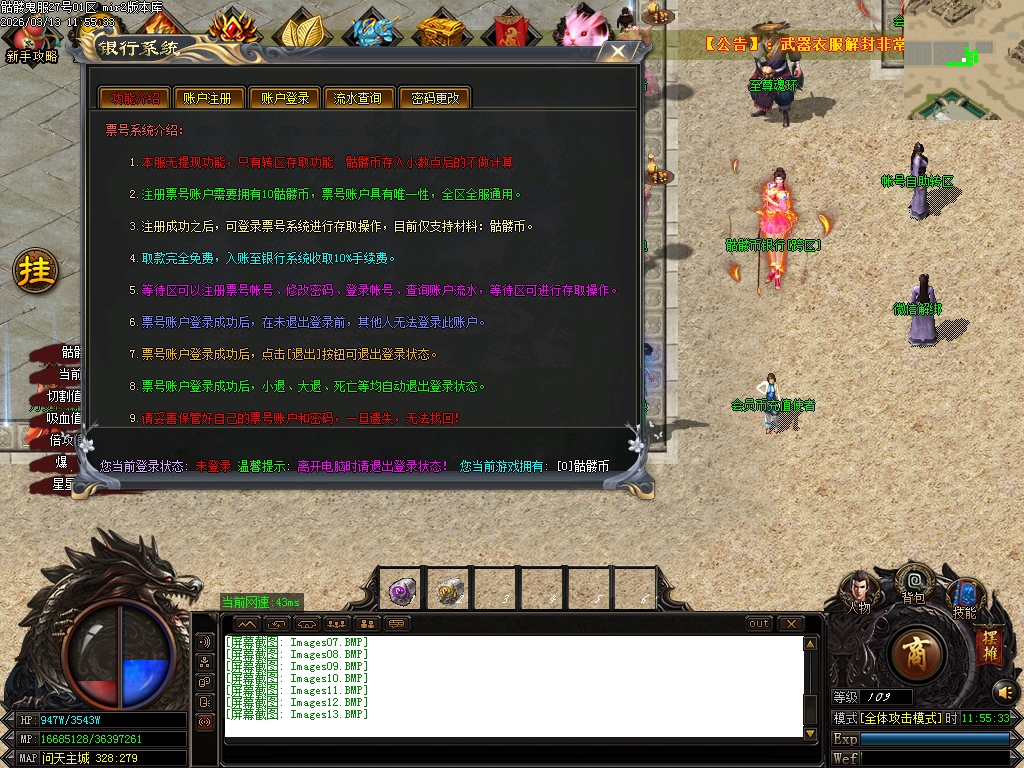
Task: Use the purple swirl stone in hotbar
Action: pos(402,590)
